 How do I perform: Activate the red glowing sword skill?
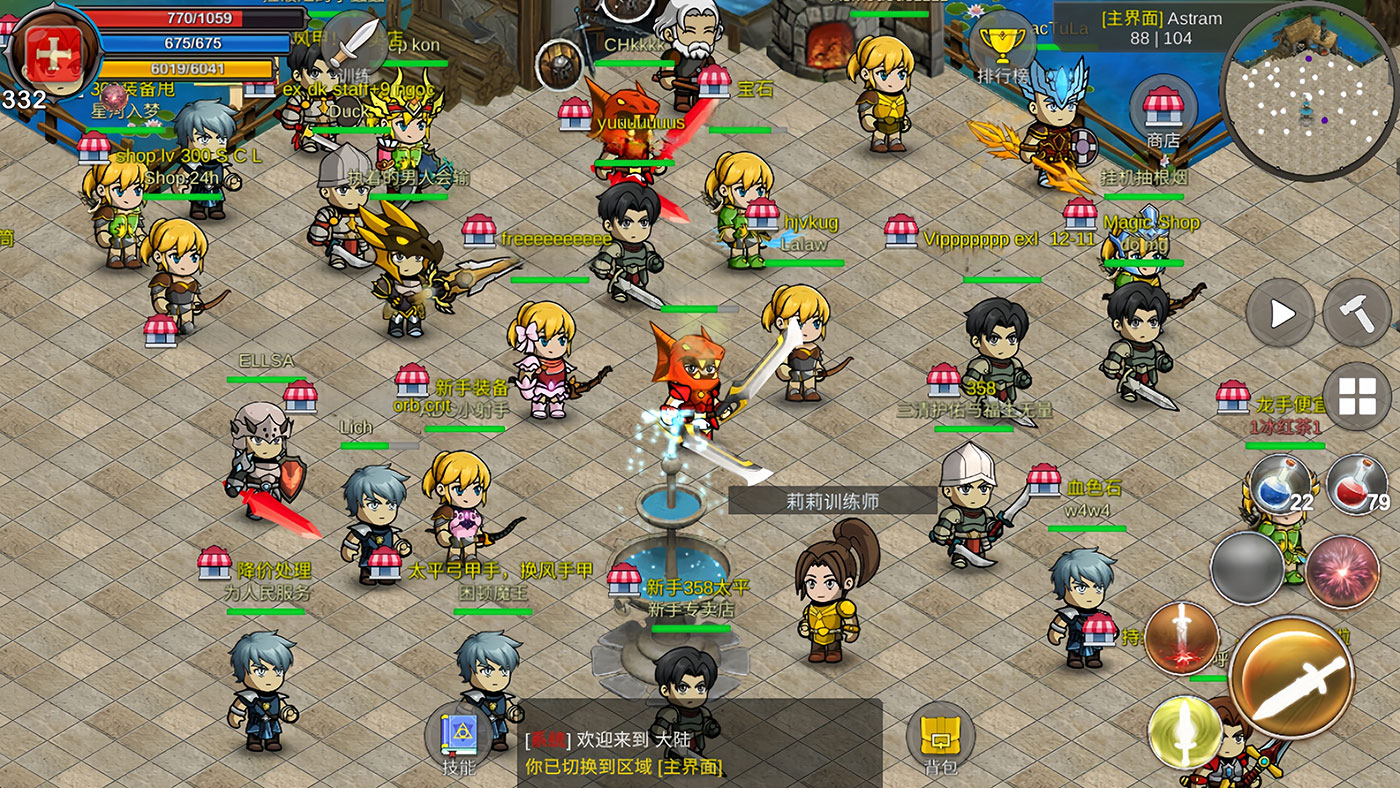click(x=1182, y=638)
